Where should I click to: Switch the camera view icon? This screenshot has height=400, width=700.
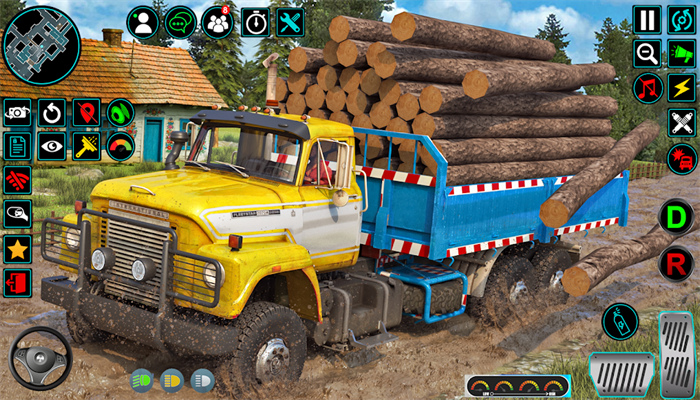[x=17, y=113]
